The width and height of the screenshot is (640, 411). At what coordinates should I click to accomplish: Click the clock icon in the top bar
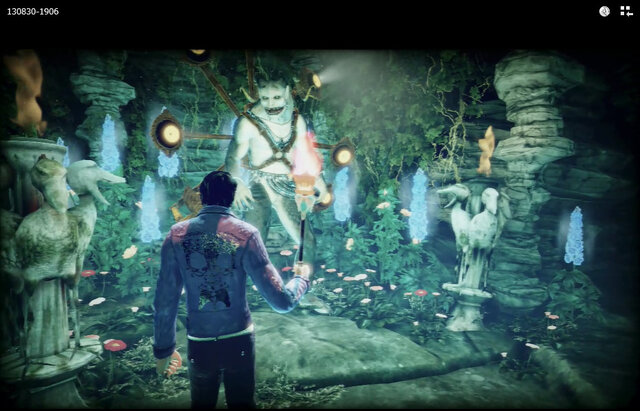tap(604, 11)
